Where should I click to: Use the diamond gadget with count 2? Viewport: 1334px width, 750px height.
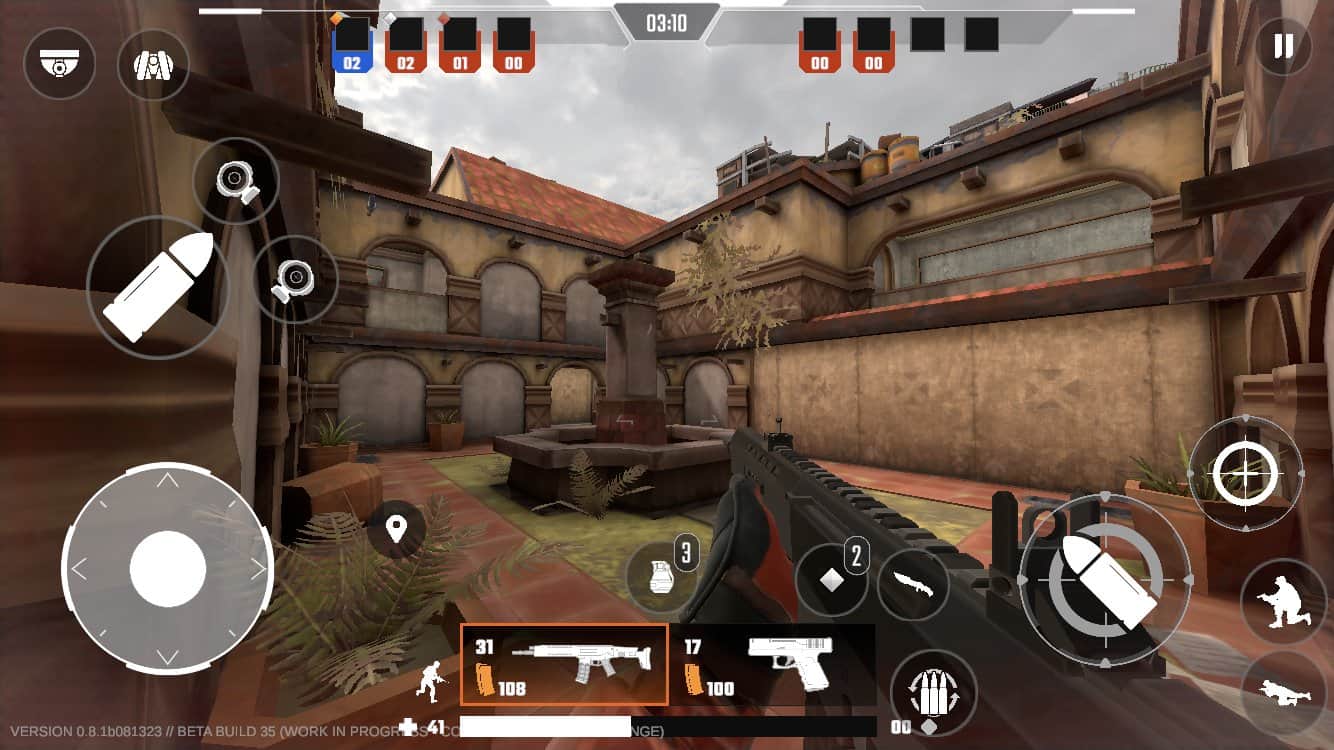(x=831, y=579)
